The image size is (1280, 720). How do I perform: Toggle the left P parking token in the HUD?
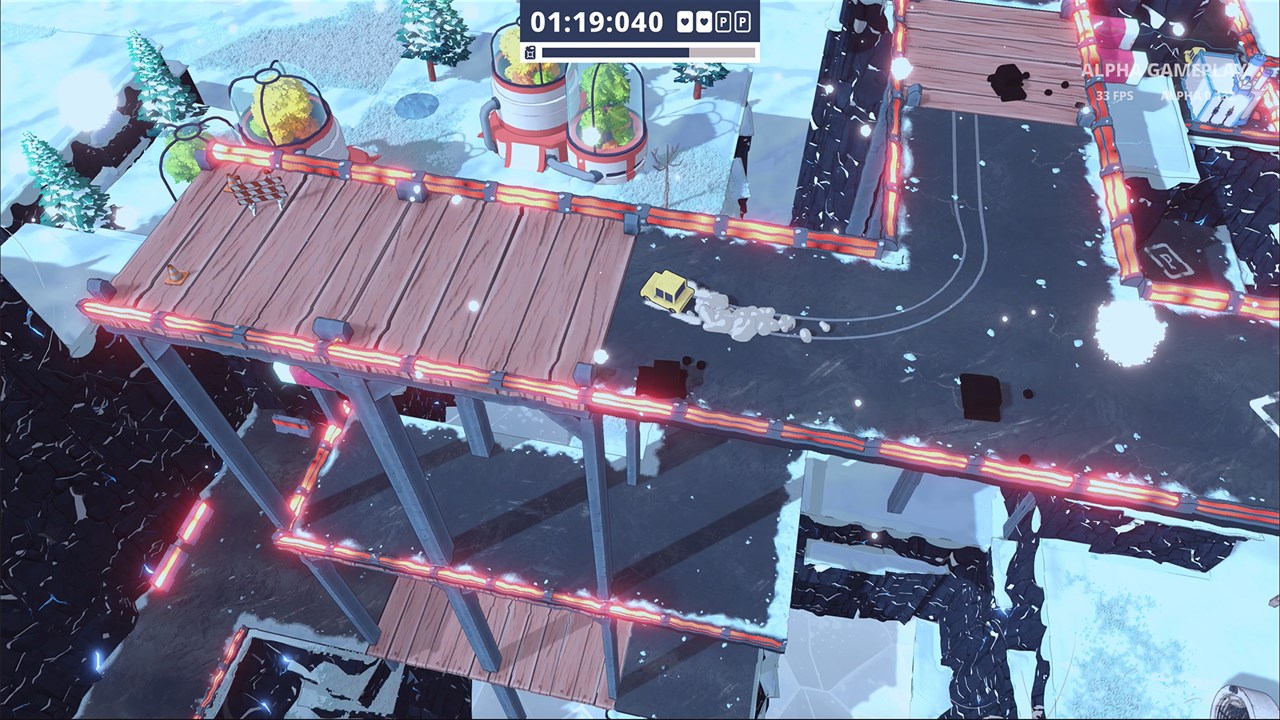coord(725,22)
